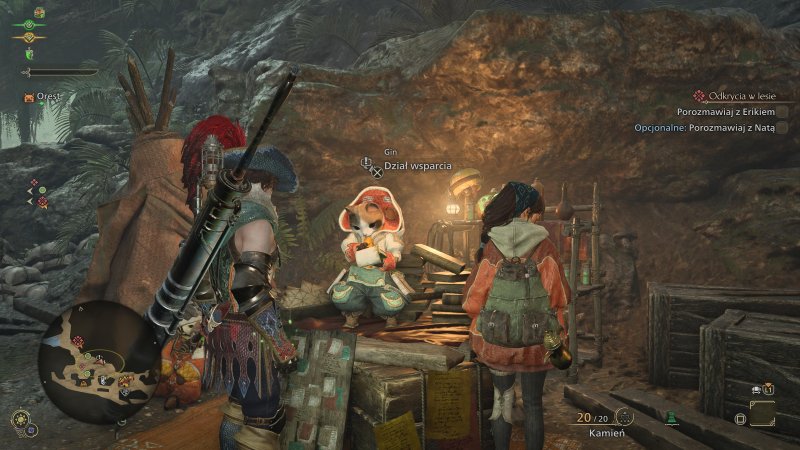800x450 pixels.
Task: Select the Palico 'Orest' name tag
Action: point(50,97)
